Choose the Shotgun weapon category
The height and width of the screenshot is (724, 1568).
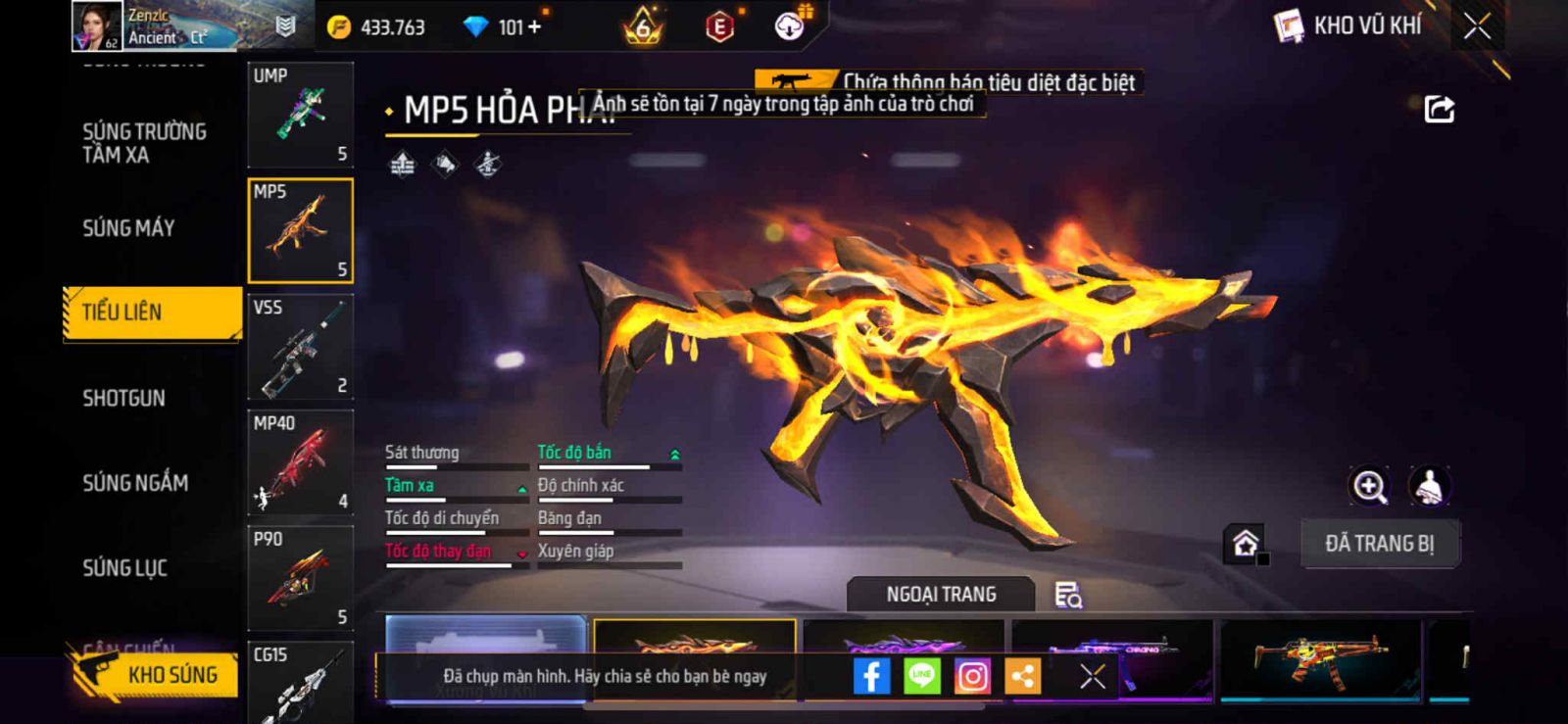pyautogui.click(x=124, y=398)
